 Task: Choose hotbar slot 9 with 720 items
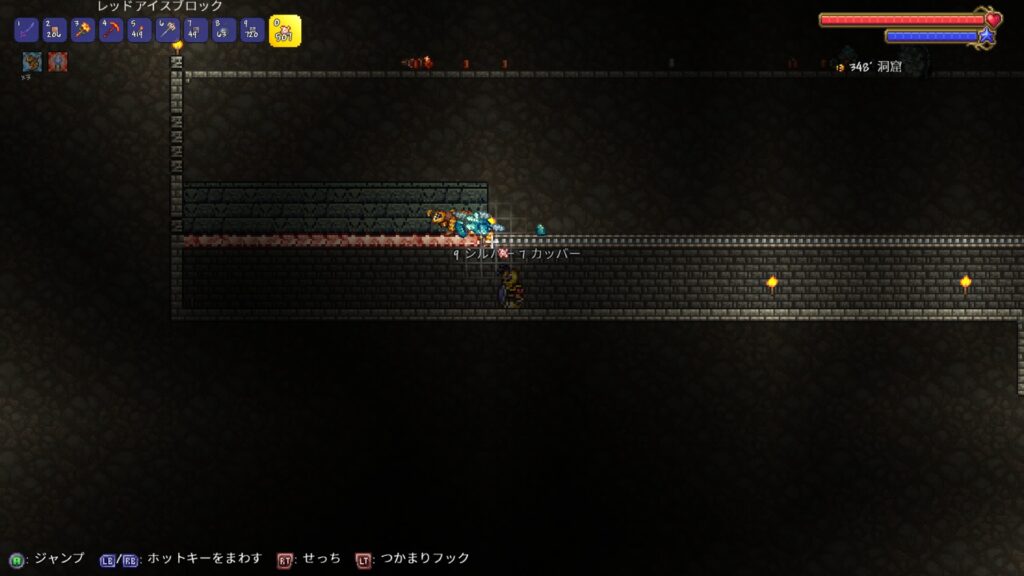coord(252,30)
